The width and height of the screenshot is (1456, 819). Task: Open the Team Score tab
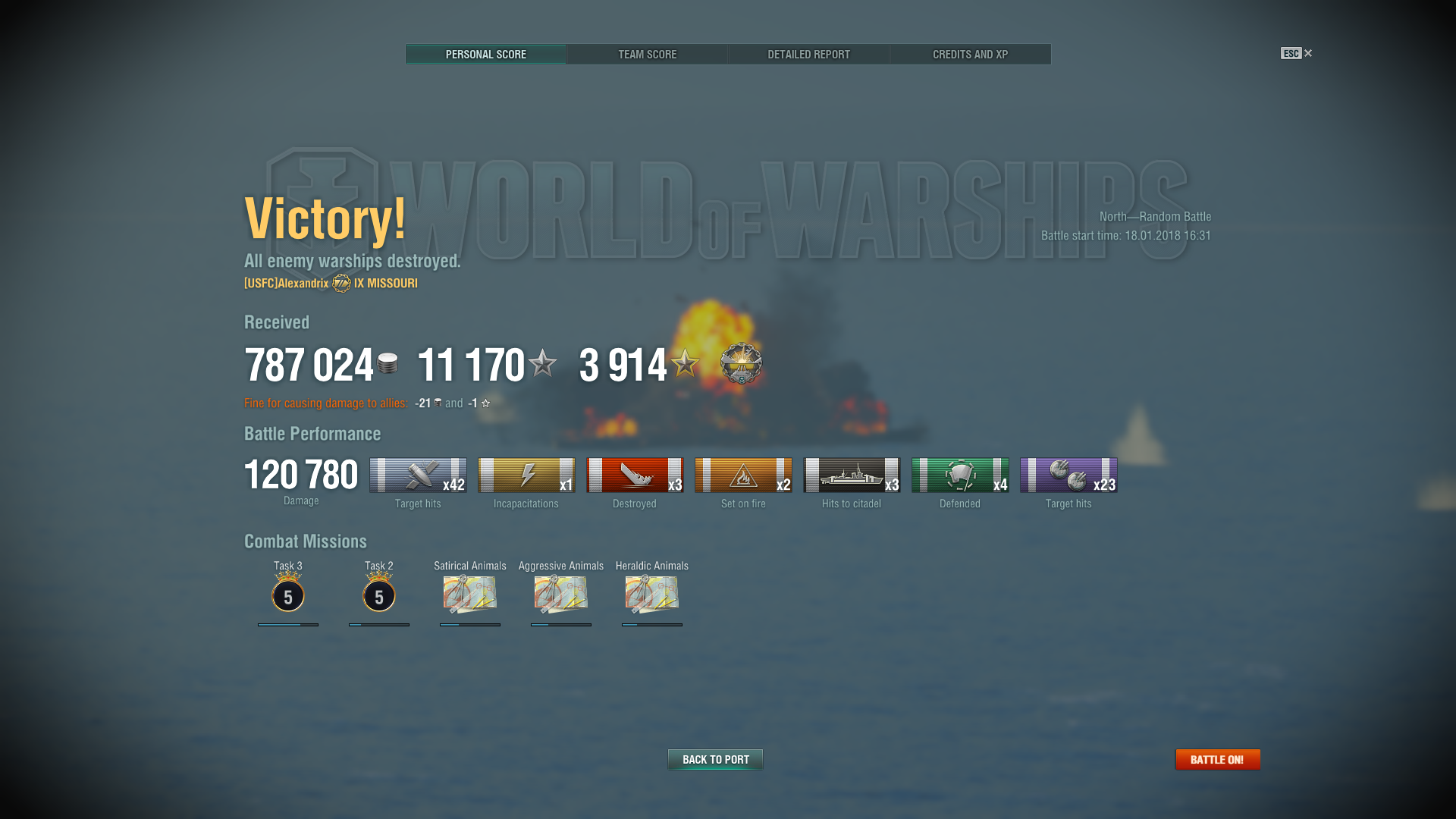pos(647,55)
